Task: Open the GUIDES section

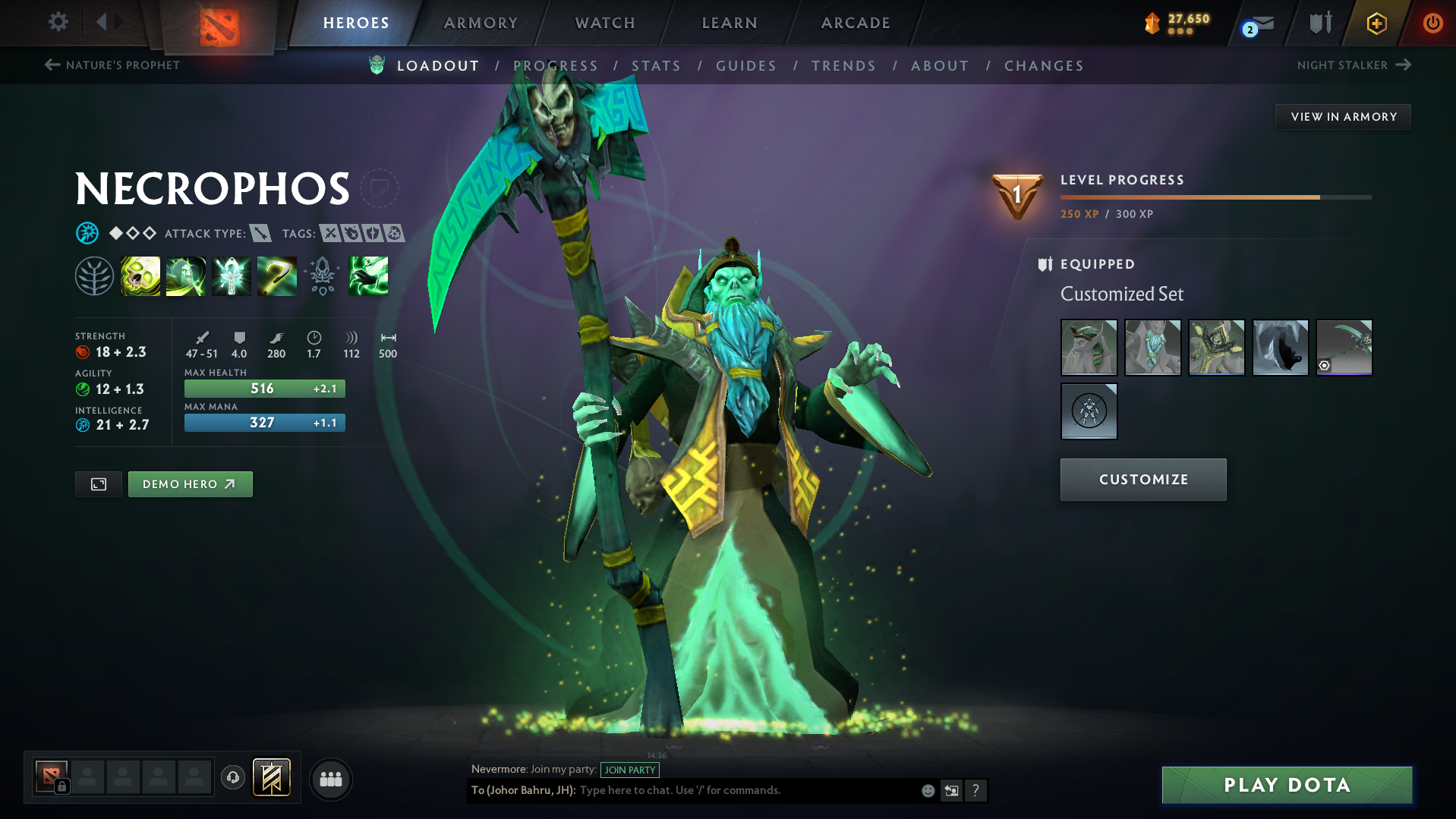Action: pos(746,66)
